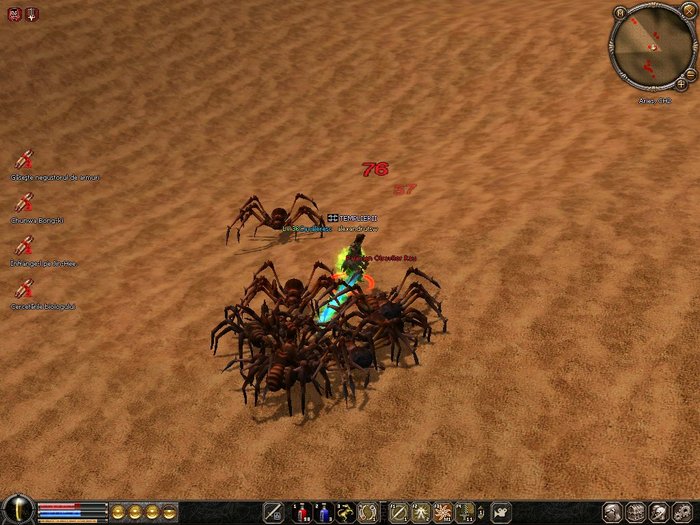Open the quest scroll "Găsește negustorul de armuri"
The height and width of the screenshot is (525, 700).
tap(24, 159)
